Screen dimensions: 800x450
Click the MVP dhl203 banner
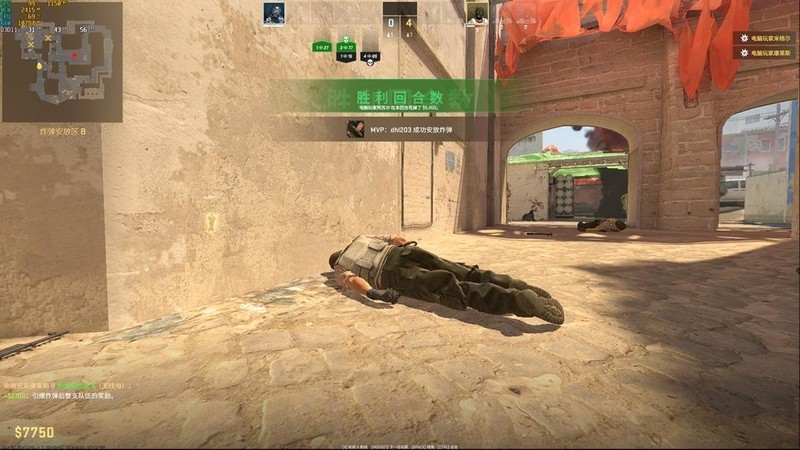pyautogui.click(x=416, y=129)
